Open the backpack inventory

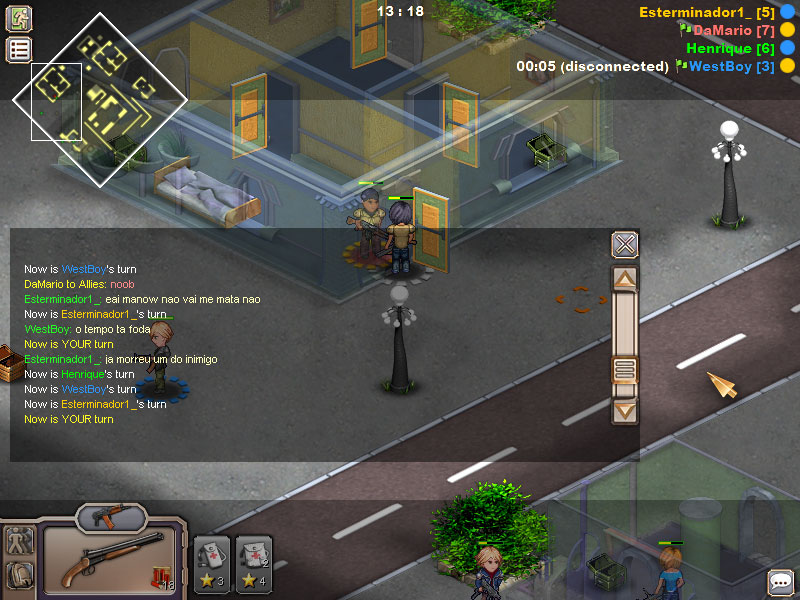pos(19,575)
